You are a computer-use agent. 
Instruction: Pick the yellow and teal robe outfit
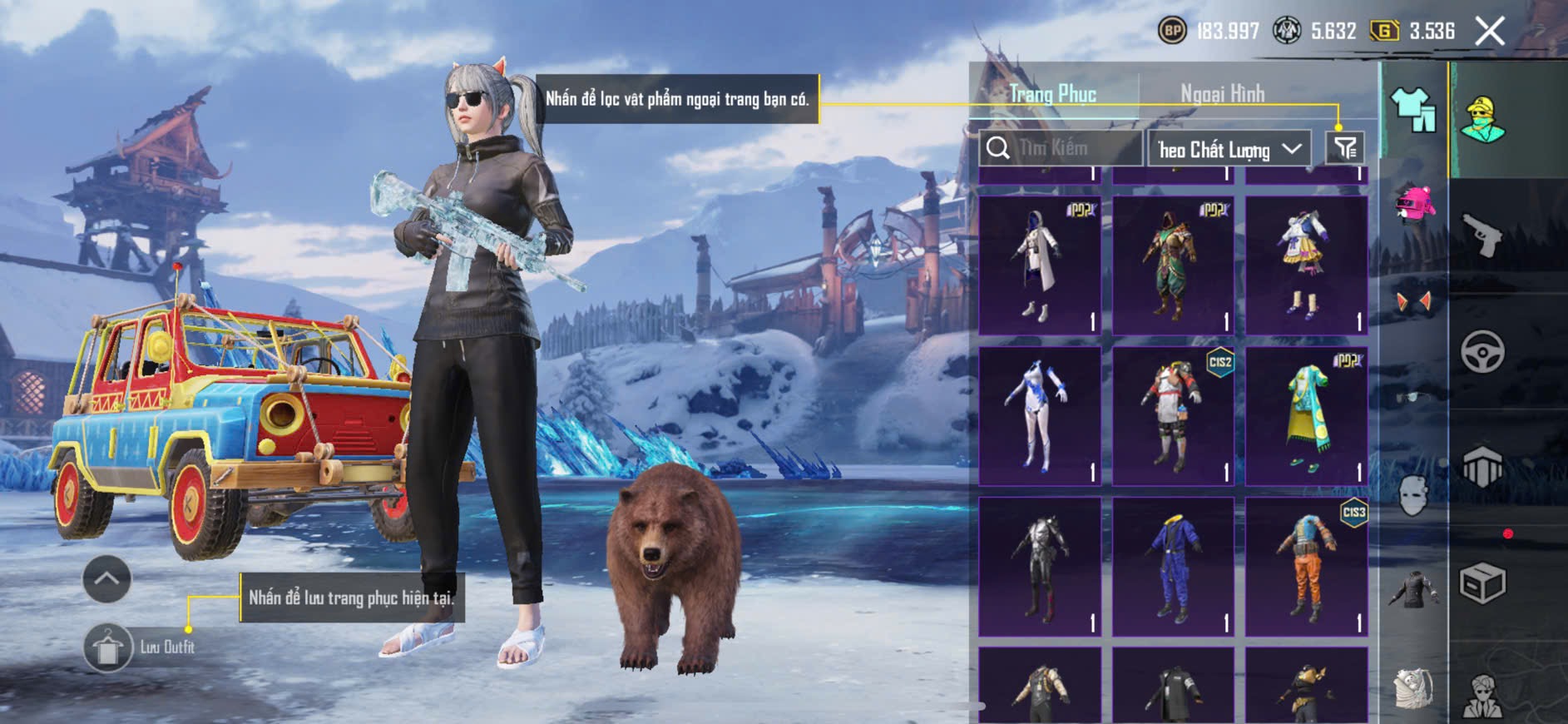click(x=1306, y=416)
